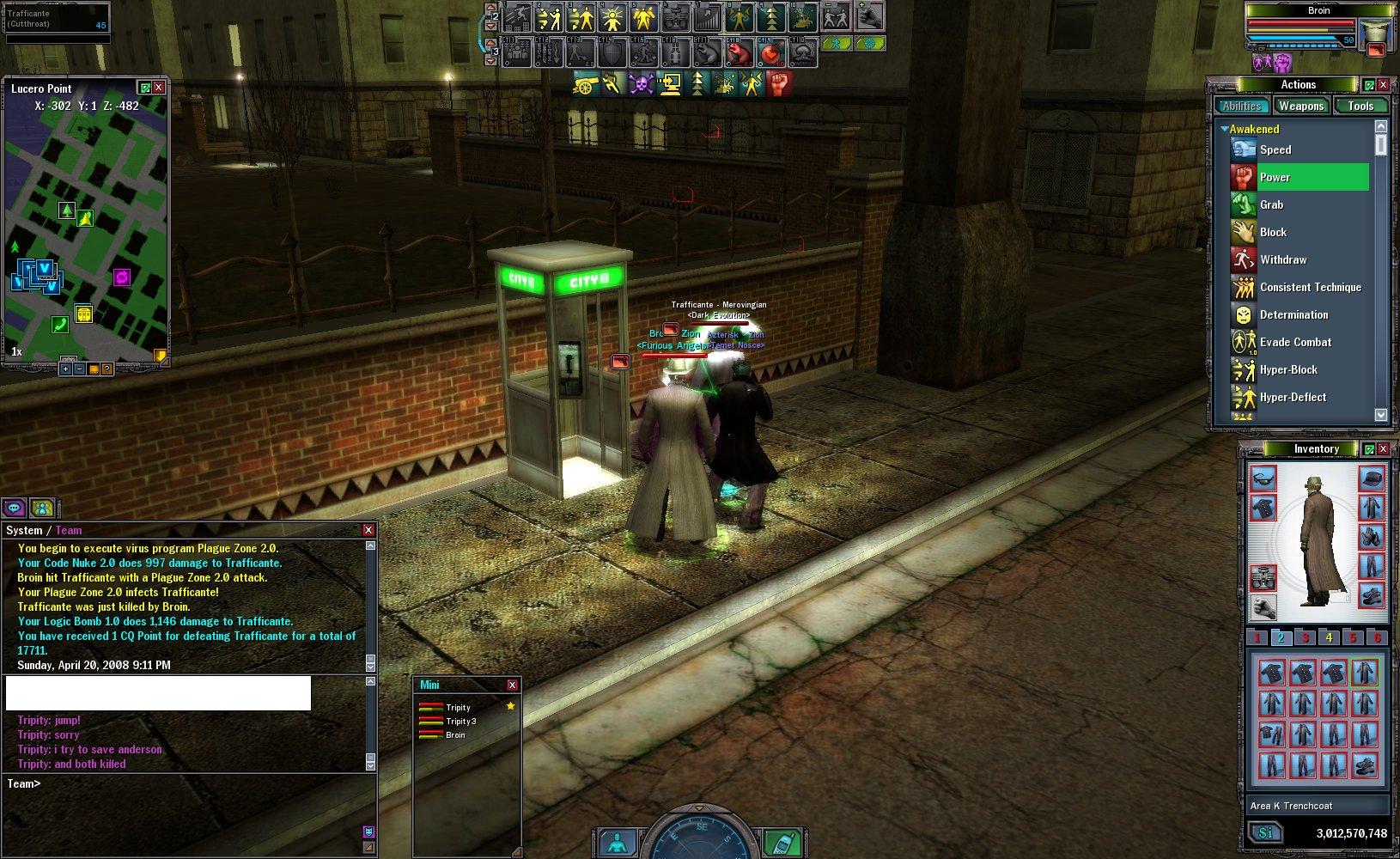Close the Mini team window

(512, 685)
